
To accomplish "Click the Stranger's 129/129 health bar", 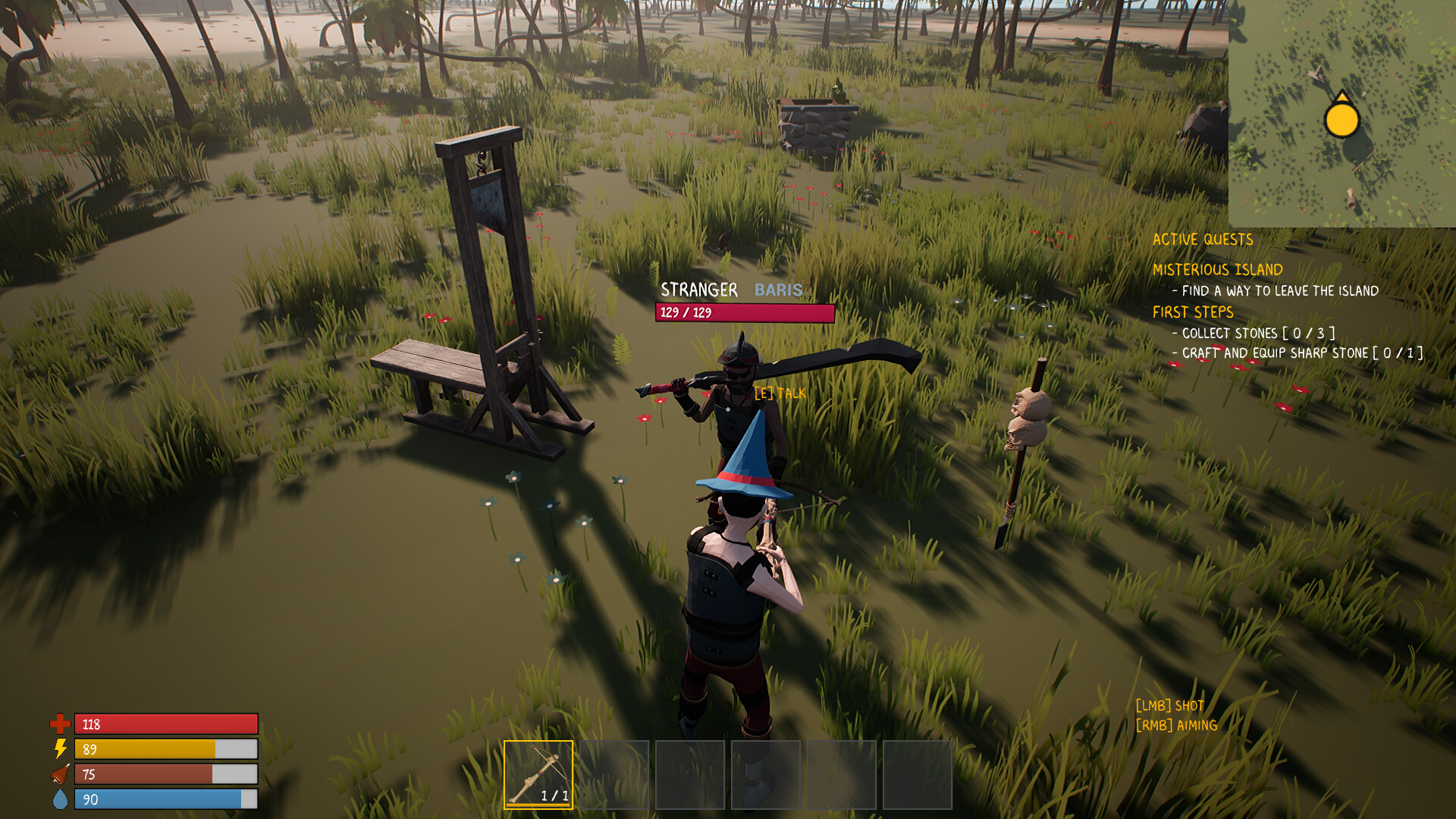I will 745,312.
